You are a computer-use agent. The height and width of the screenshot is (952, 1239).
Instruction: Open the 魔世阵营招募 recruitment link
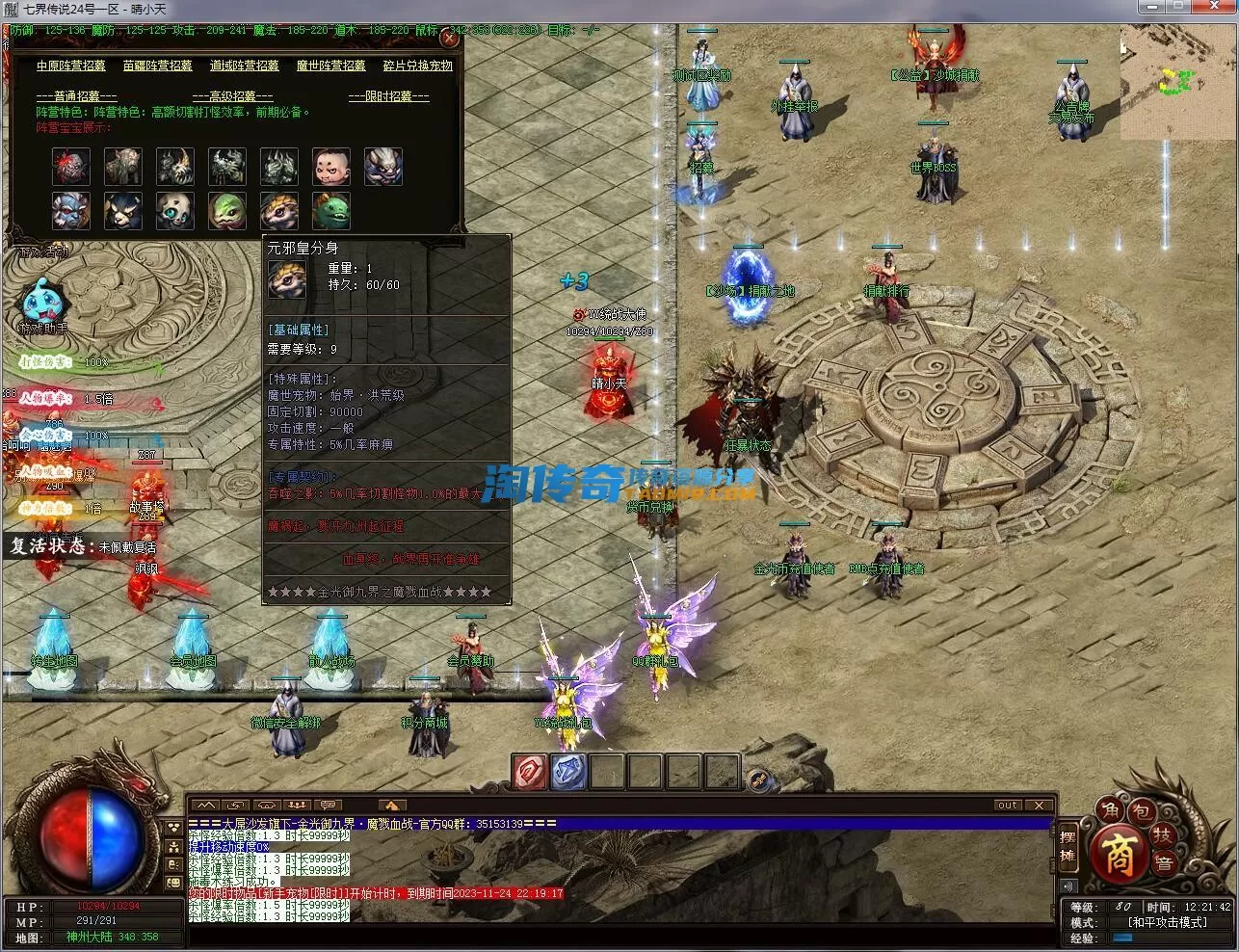(330, 66)
